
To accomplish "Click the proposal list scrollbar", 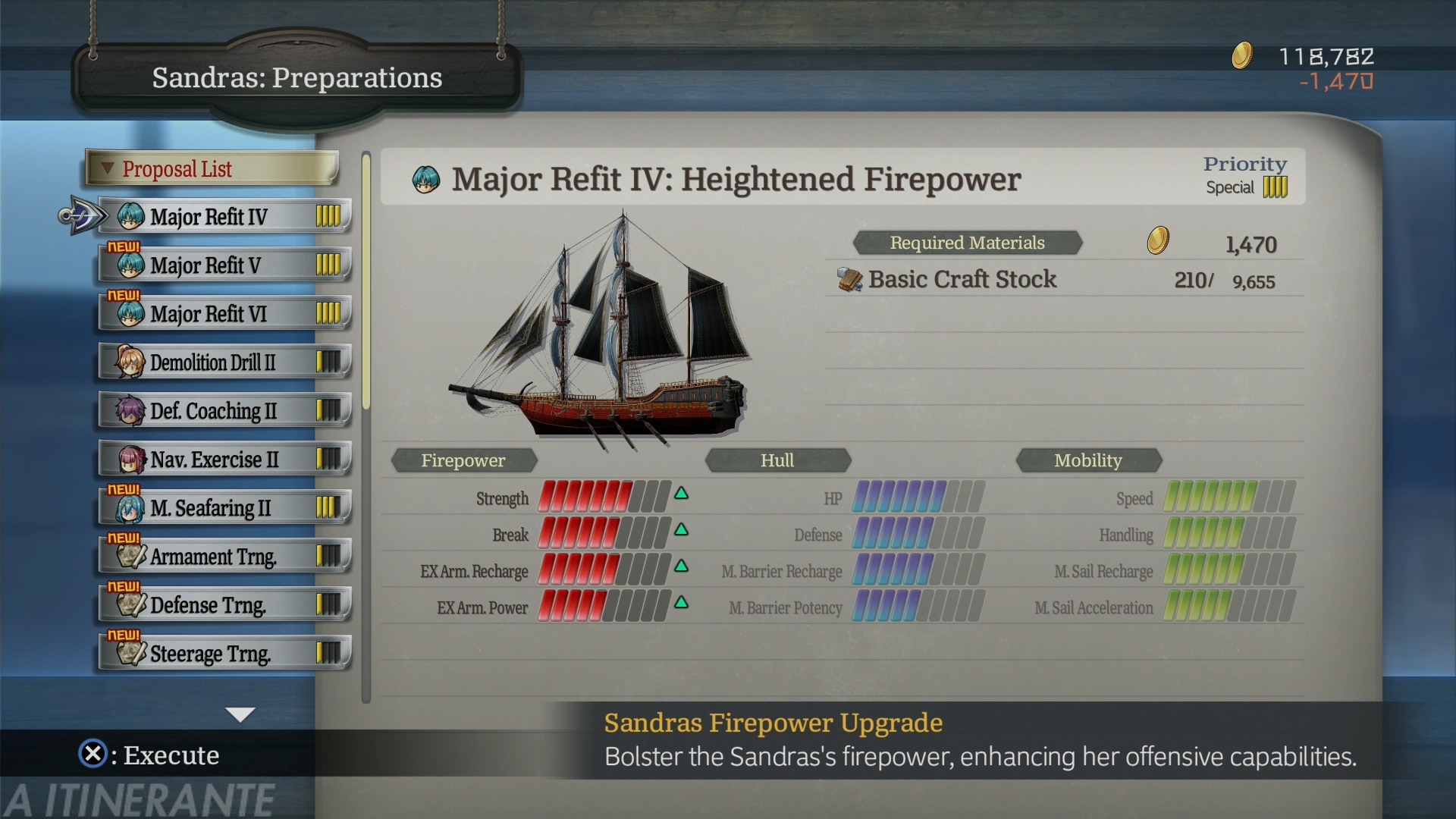I will (366, 282).
